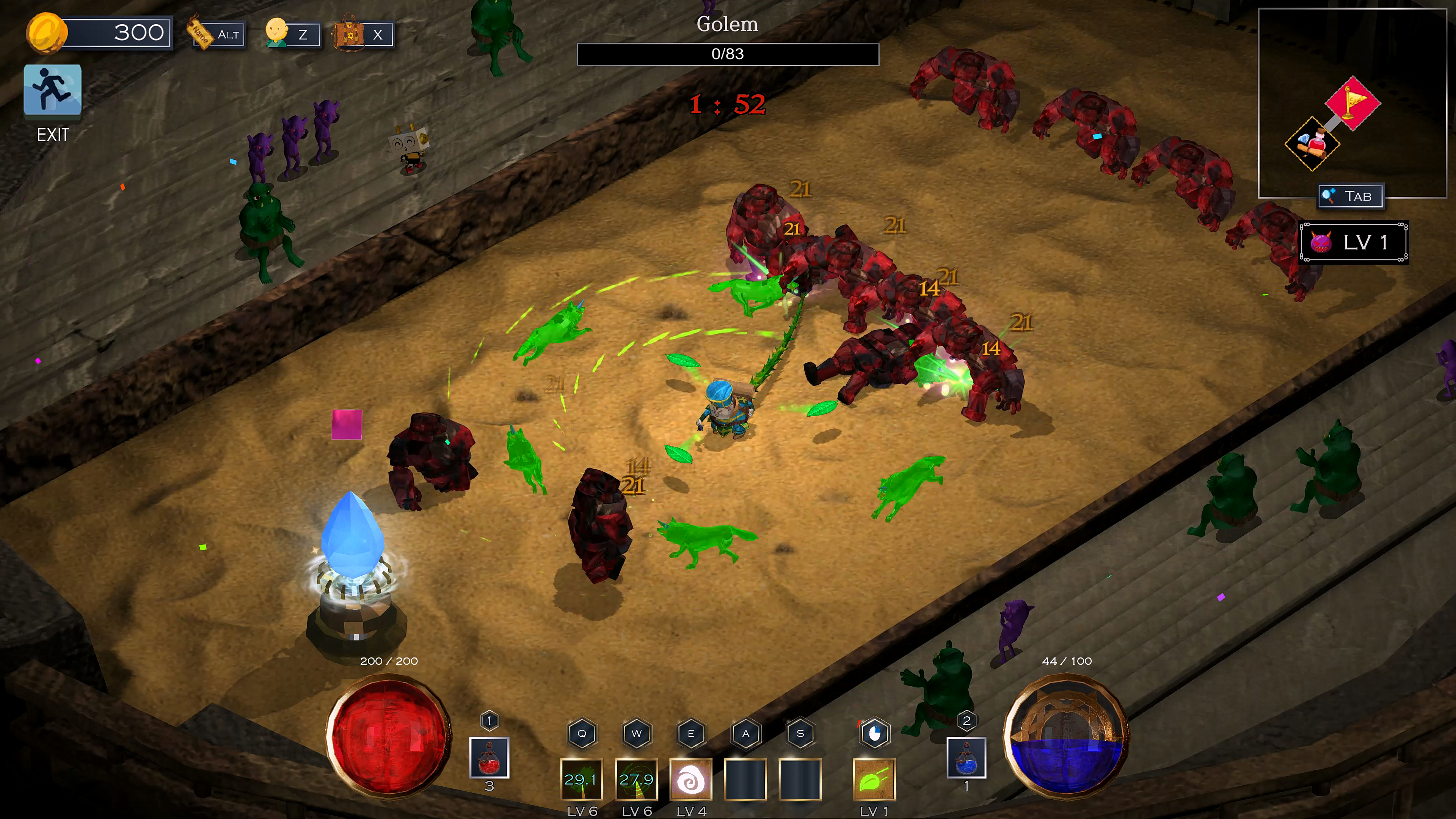Use the red health potion slot

click(x=489, y=758)
